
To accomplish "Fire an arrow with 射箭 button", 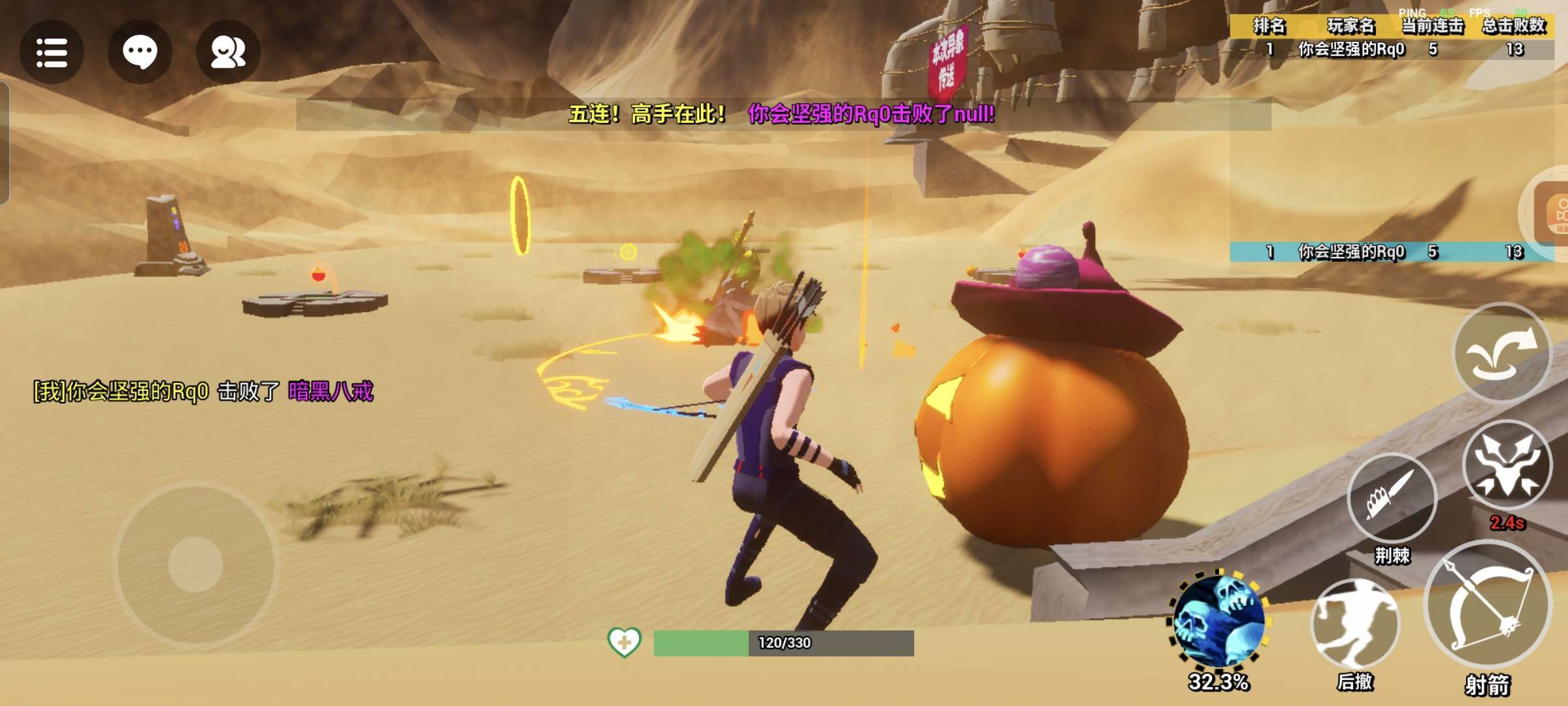I will (1488, 605).
